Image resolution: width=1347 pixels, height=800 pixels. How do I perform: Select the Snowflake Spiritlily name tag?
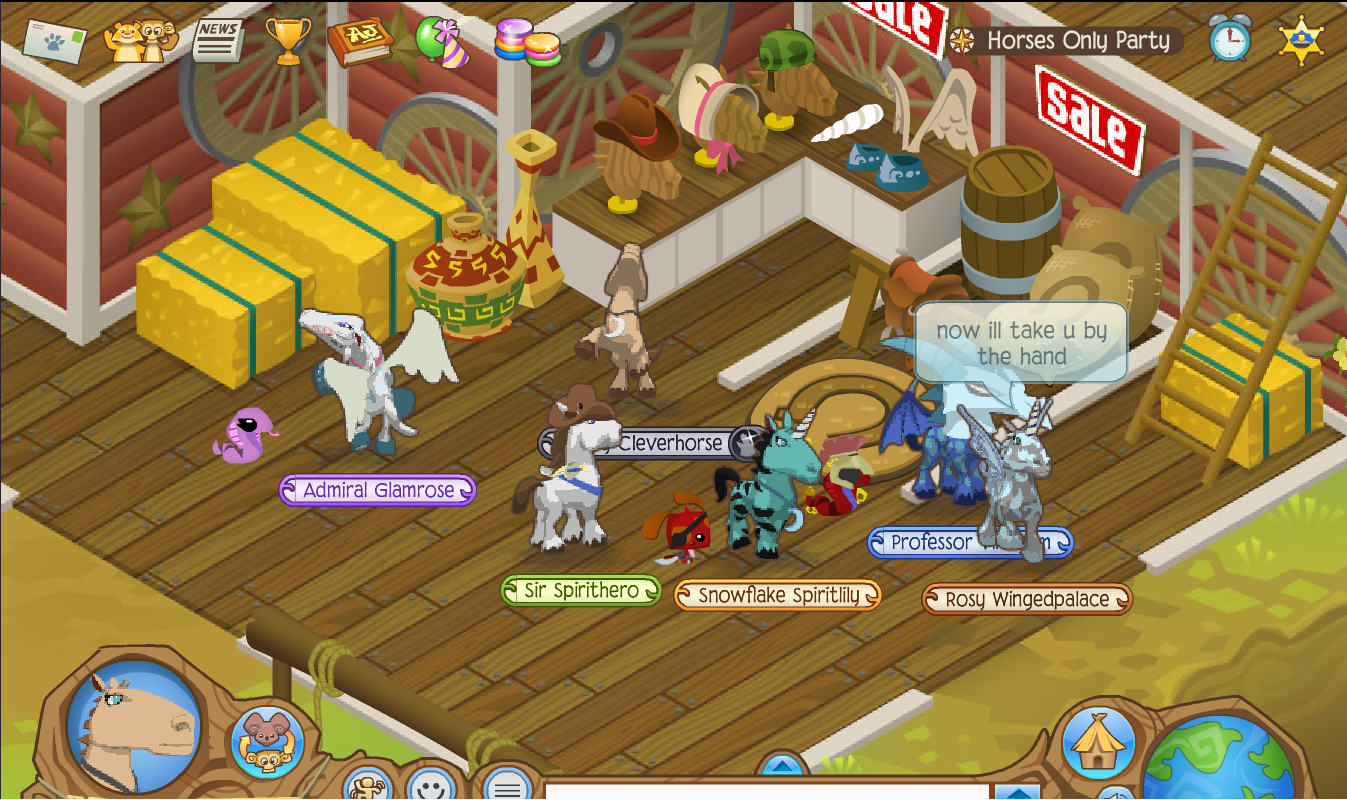click(x=779, y=593)
